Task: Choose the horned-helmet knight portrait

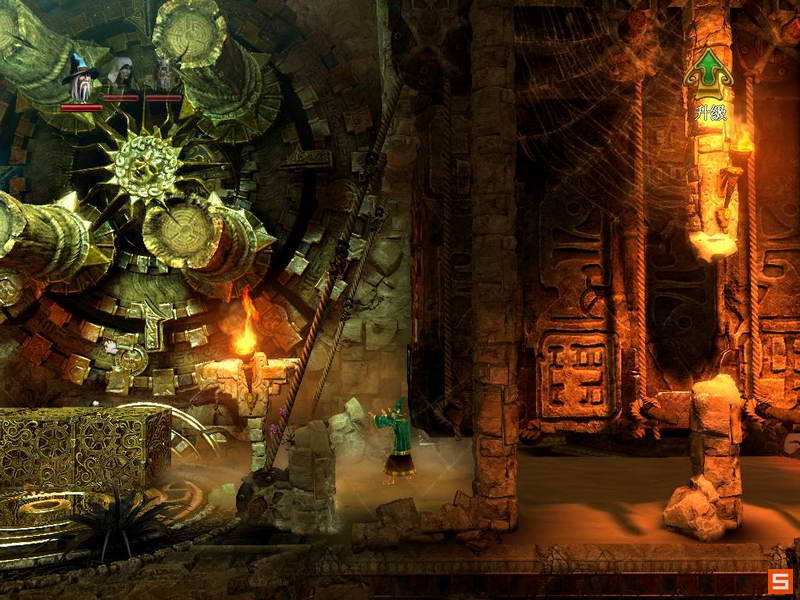Action: click(x=163, y=75)
